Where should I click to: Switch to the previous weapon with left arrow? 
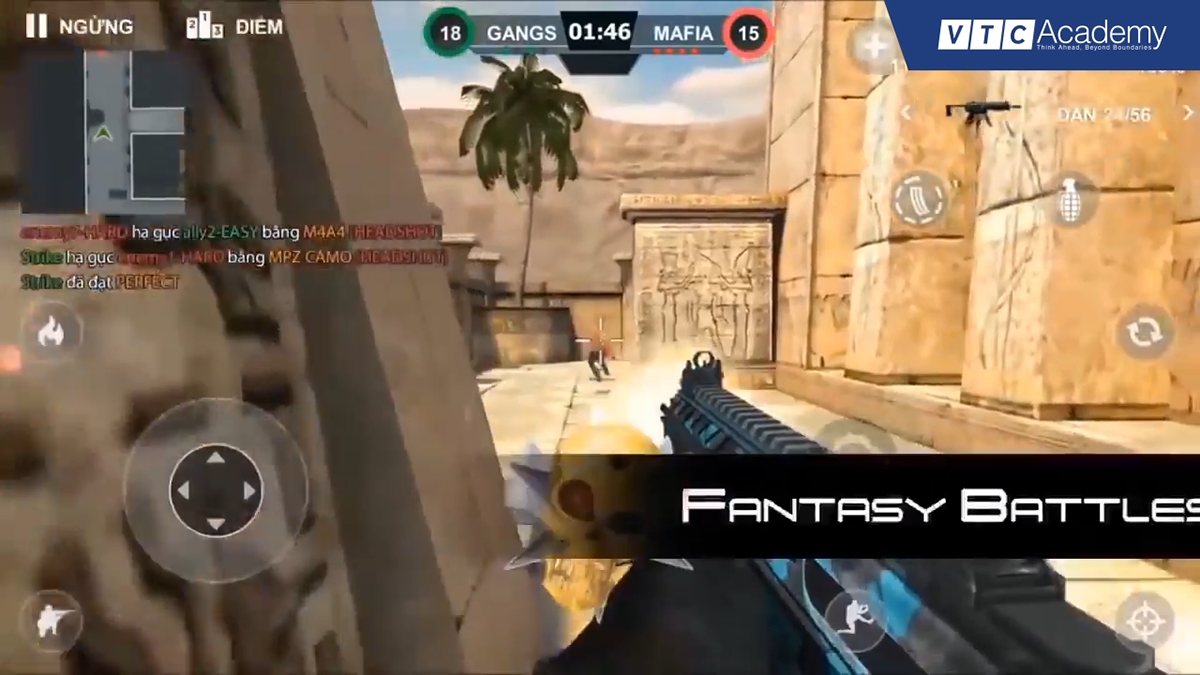[x=905, y=113]
